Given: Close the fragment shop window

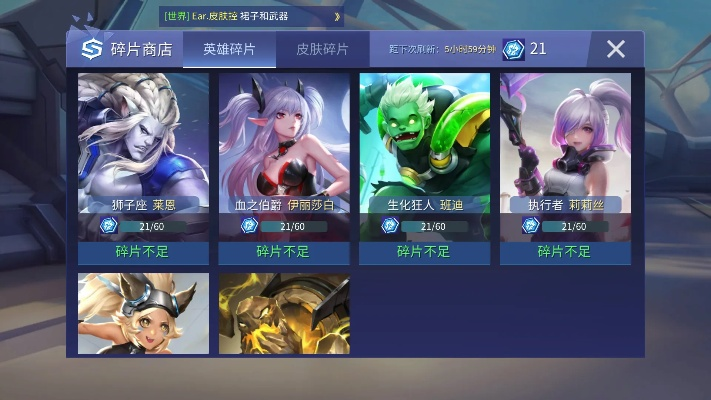Looking at the screenshot, I should pos(616,49).
